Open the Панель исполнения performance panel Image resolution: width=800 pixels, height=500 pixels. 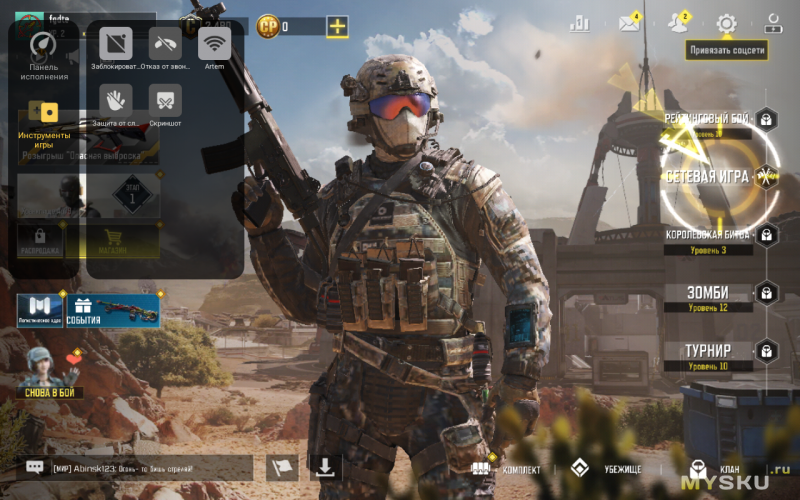pyautogui.click(x=44, y=56)
